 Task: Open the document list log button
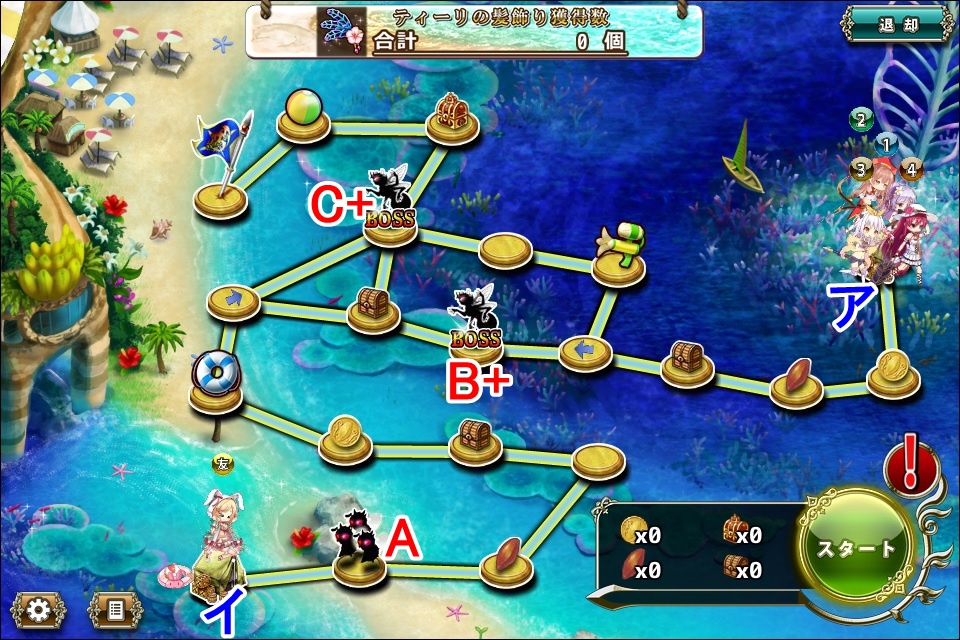tap(115, 608)
